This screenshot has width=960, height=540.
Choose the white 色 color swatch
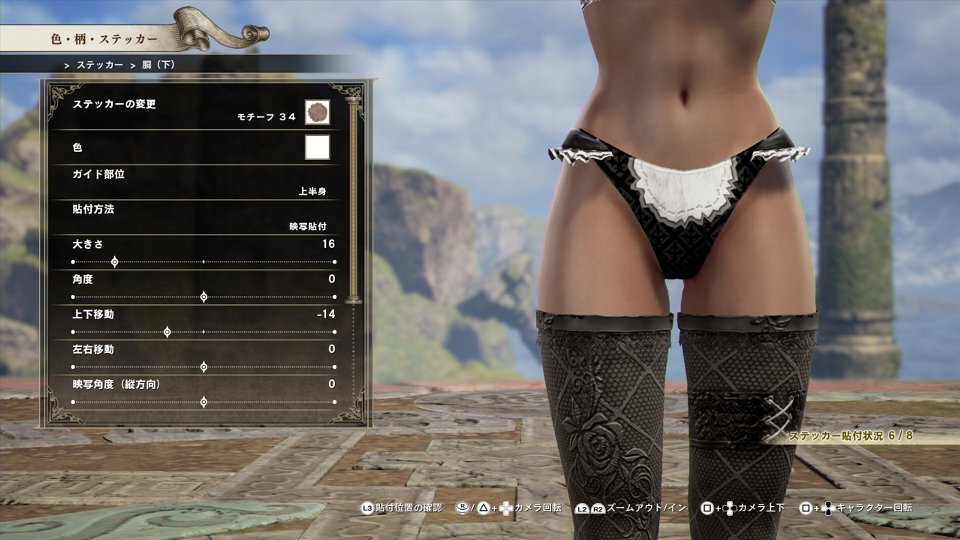(317, 148)
